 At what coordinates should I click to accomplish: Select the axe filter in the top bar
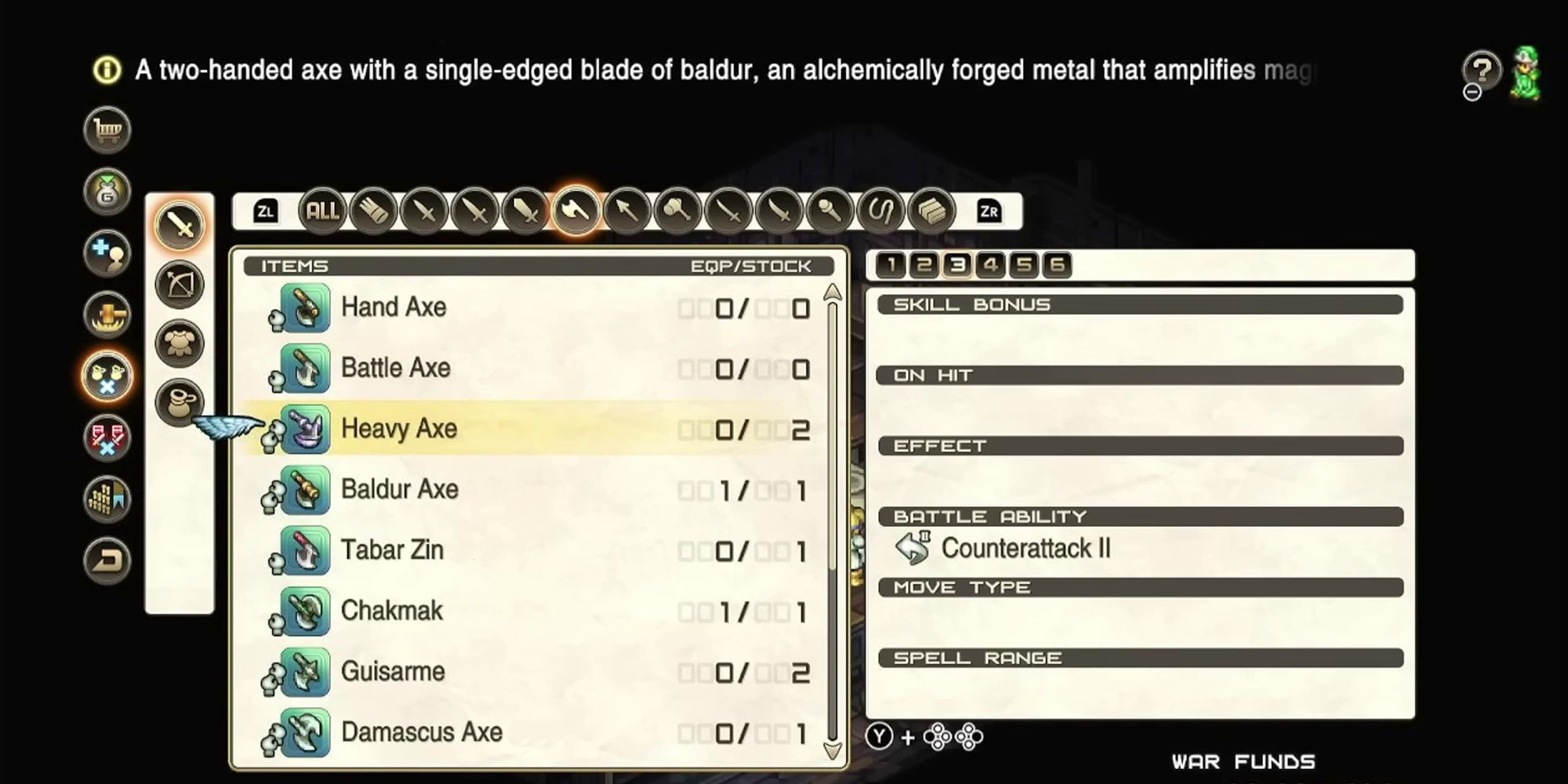[x=576, y=210]
